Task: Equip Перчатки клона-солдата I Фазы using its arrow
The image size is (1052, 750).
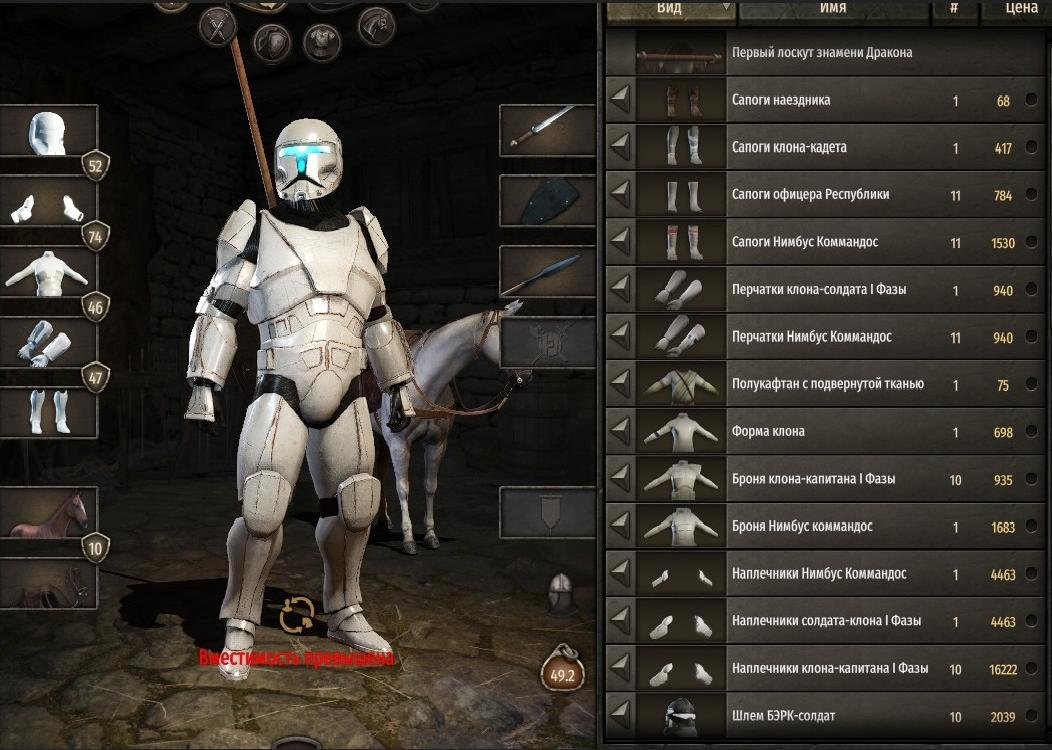Action: [x=621, y=290]
